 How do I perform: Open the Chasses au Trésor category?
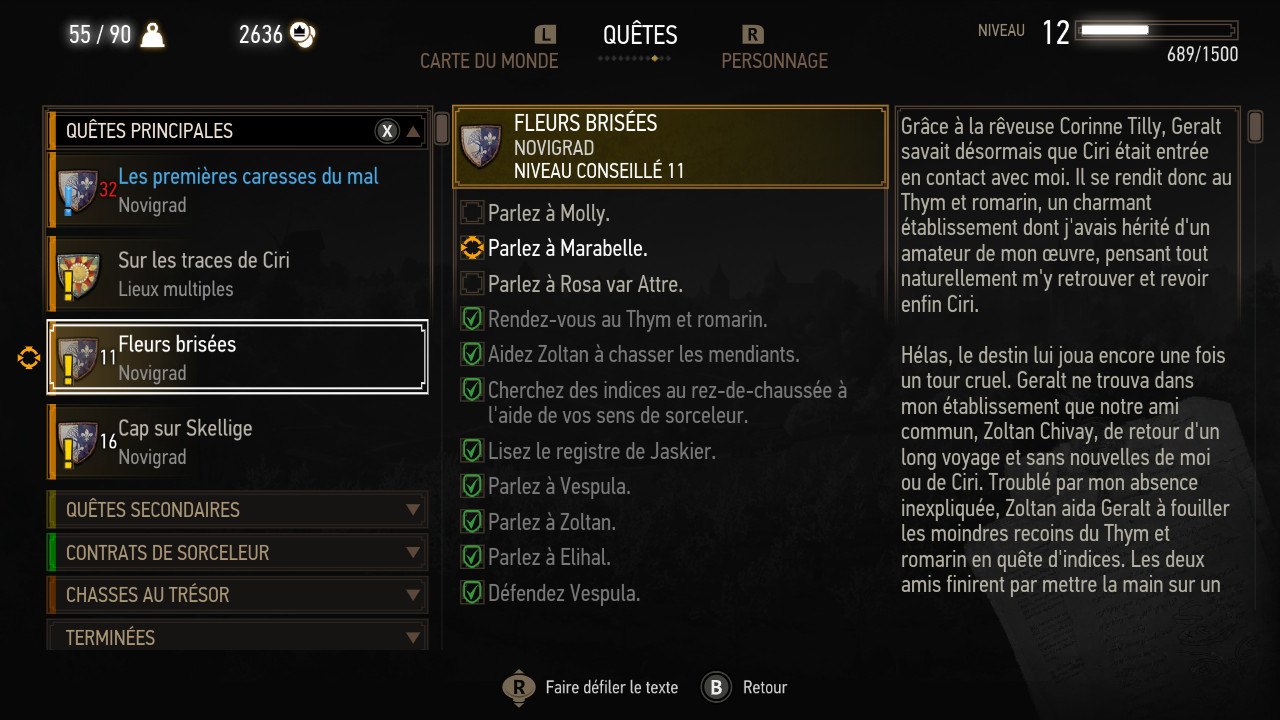[238, 595]
